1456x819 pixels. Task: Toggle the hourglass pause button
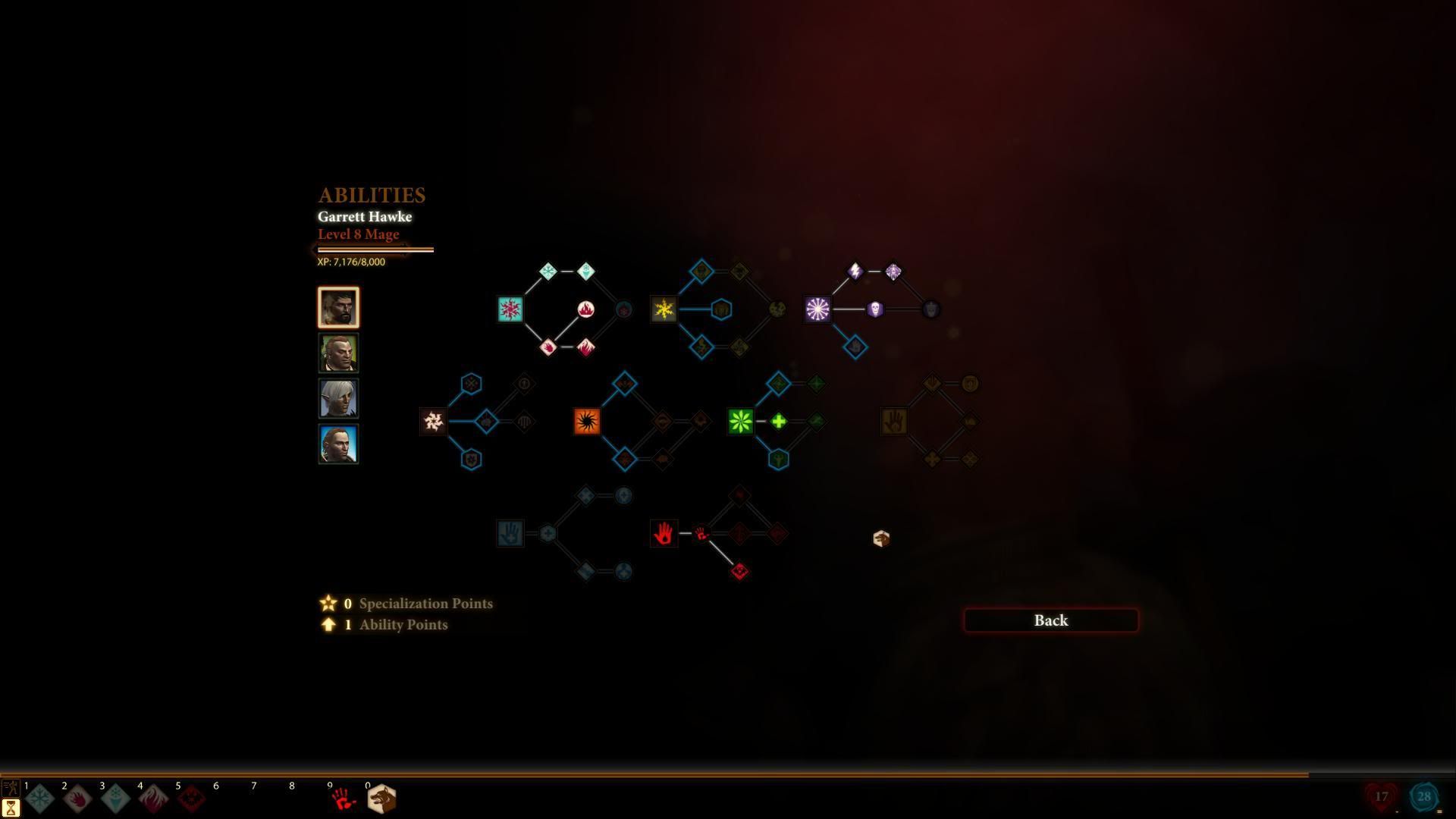(x=11, y=808)
